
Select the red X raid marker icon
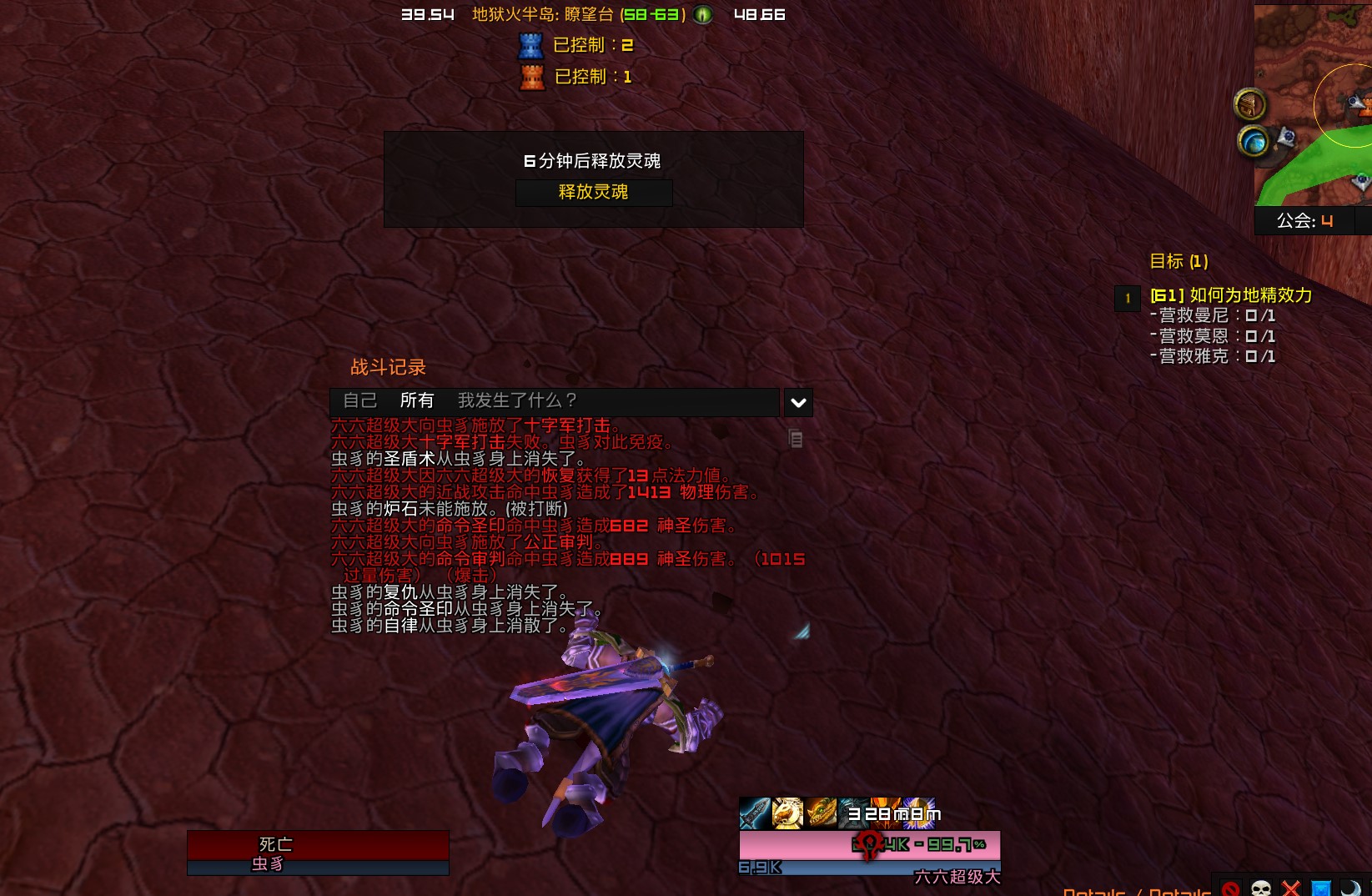1290,888
